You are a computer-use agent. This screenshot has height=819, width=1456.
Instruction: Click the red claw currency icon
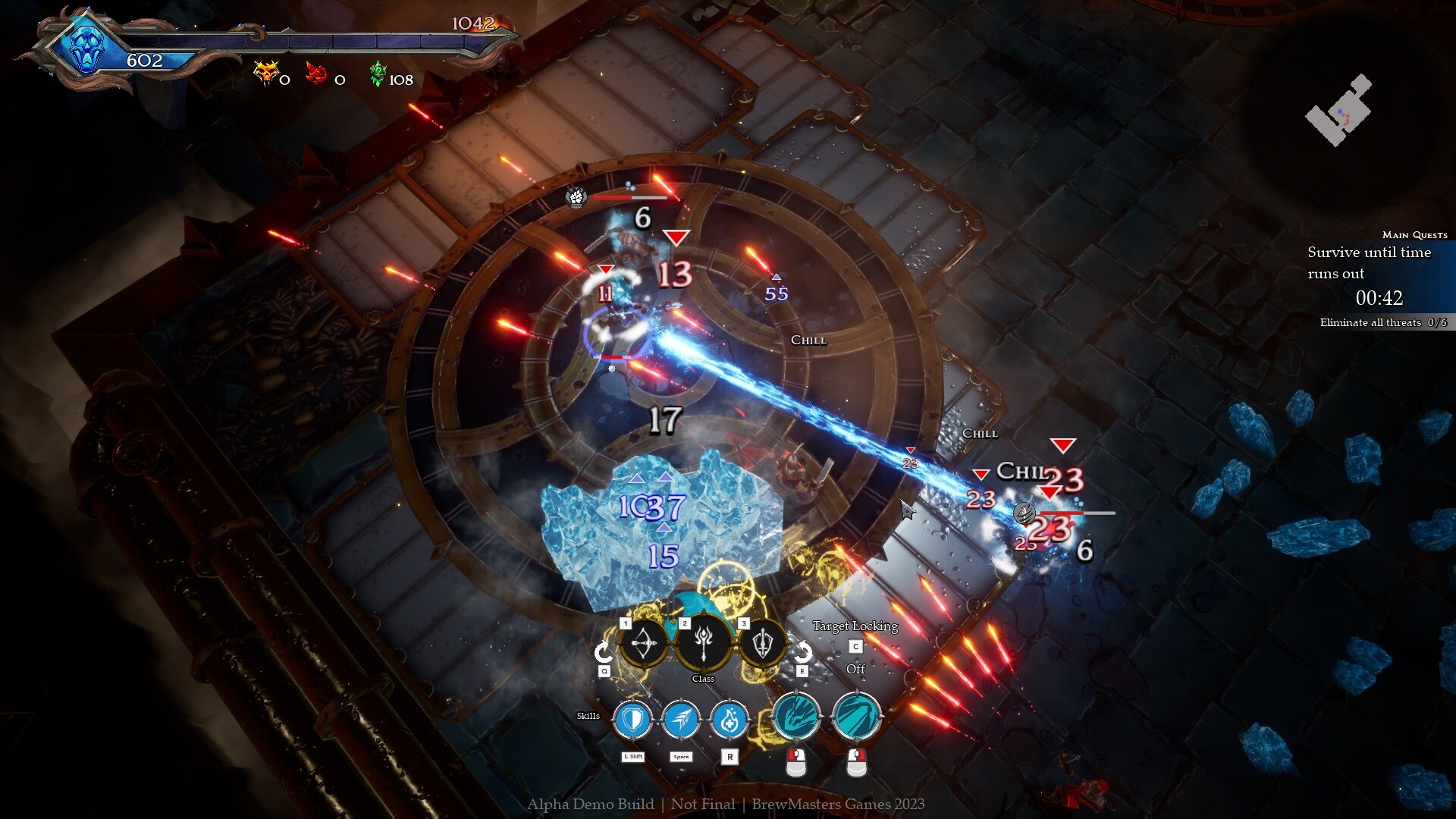tap(315, 74)
